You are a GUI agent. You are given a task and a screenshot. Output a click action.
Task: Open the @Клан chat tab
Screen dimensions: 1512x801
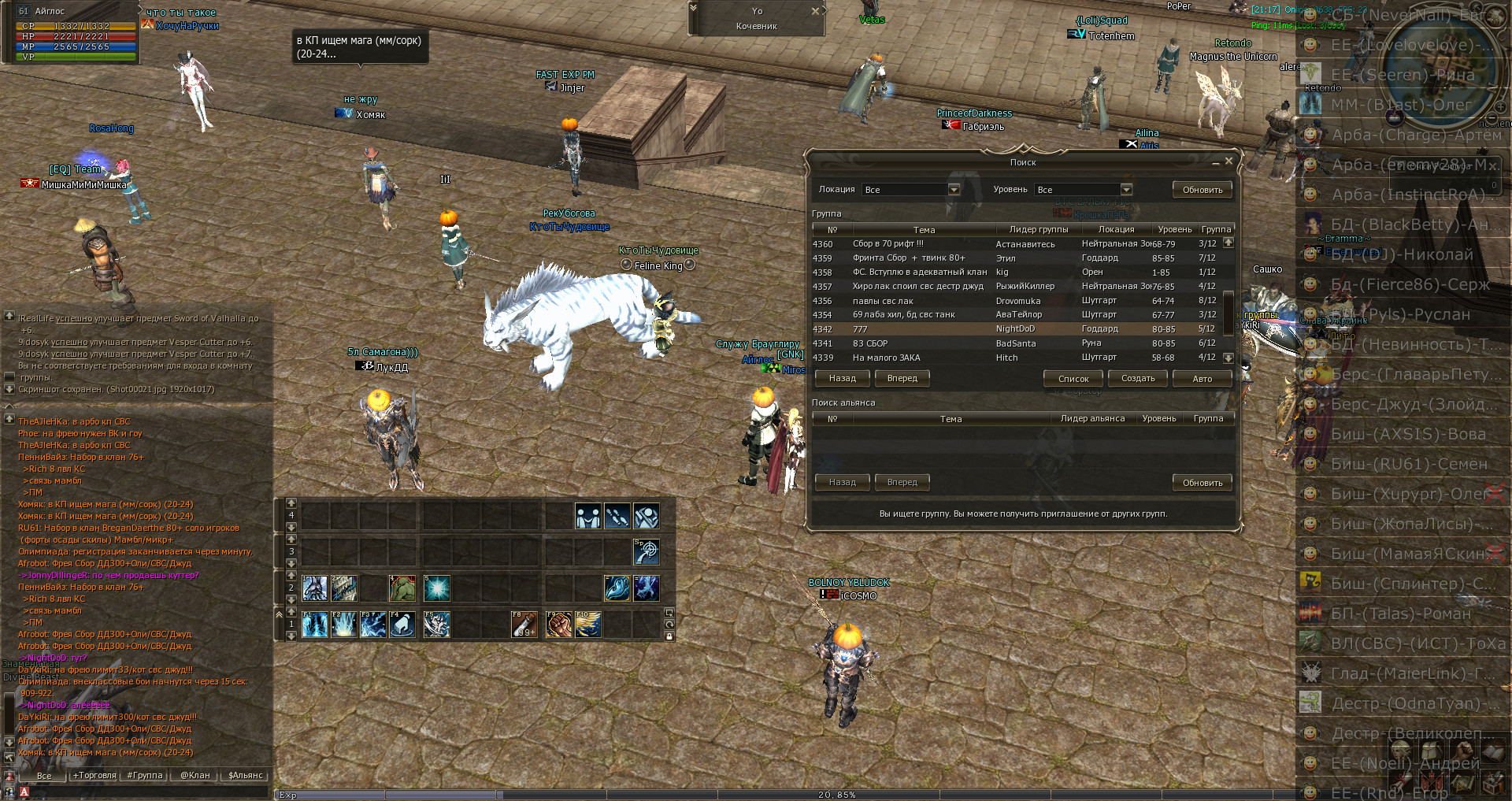point(195,776)
